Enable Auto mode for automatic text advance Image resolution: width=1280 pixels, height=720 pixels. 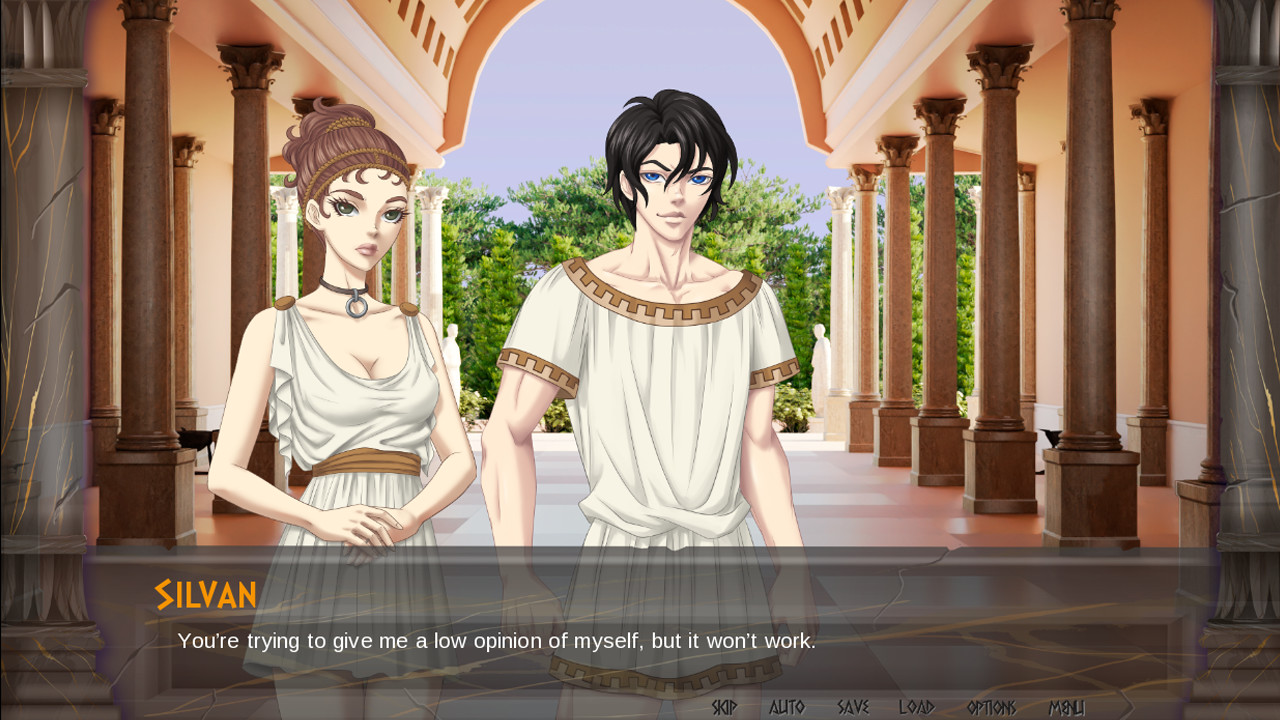[786, 706]
